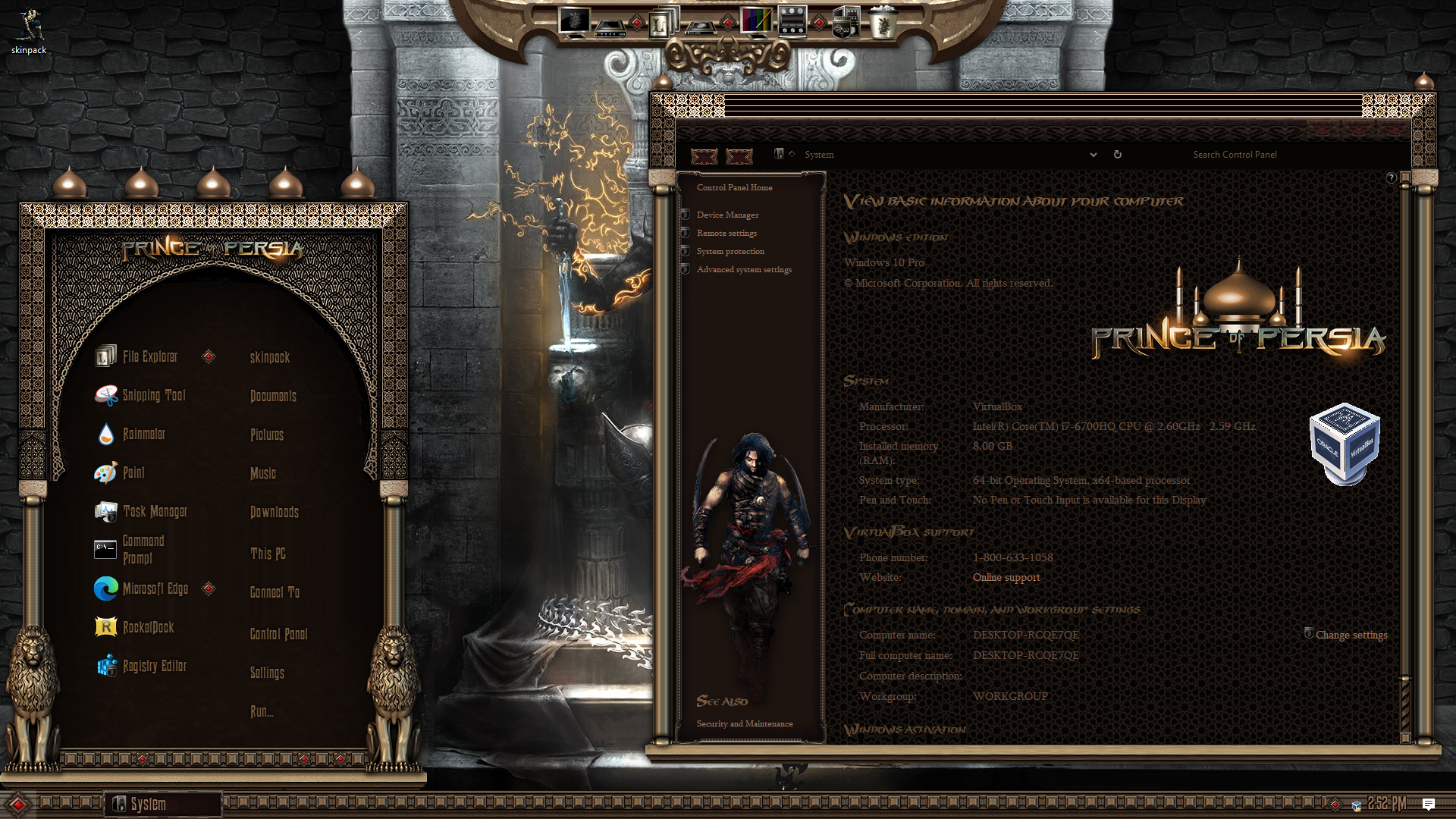Start the Paint application
The image size is (1456, 819).
tap(133, 472)
